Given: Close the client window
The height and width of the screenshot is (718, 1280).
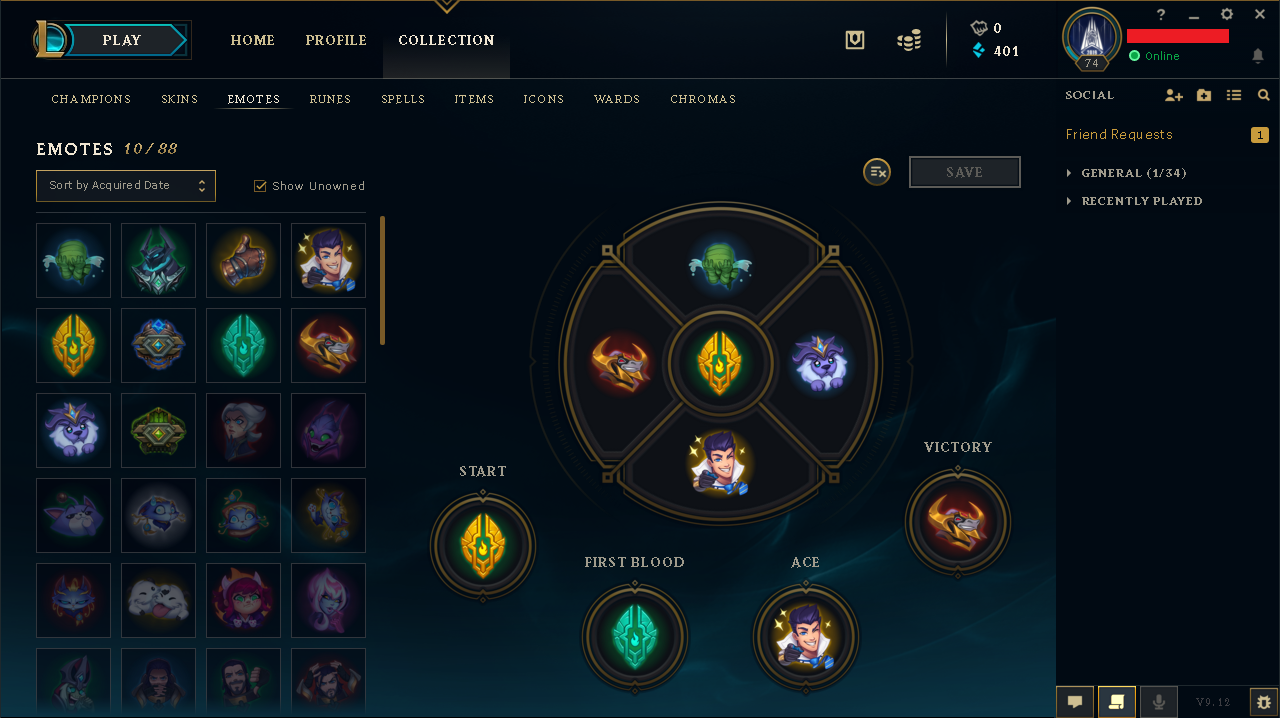Looking at the screenshot, I should coord(1259,15).
